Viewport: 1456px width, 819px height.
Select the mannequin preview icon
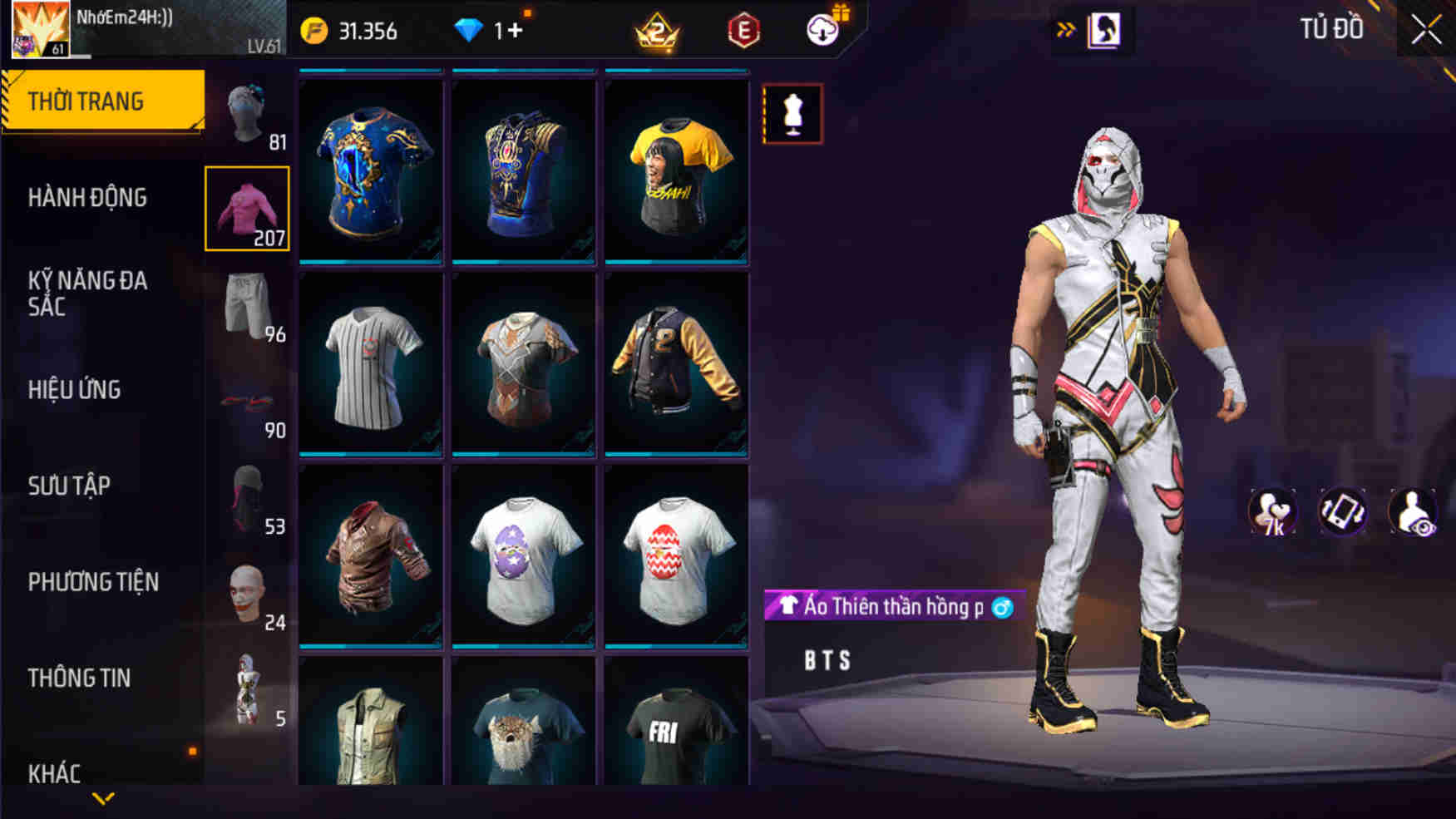(792, 114)
